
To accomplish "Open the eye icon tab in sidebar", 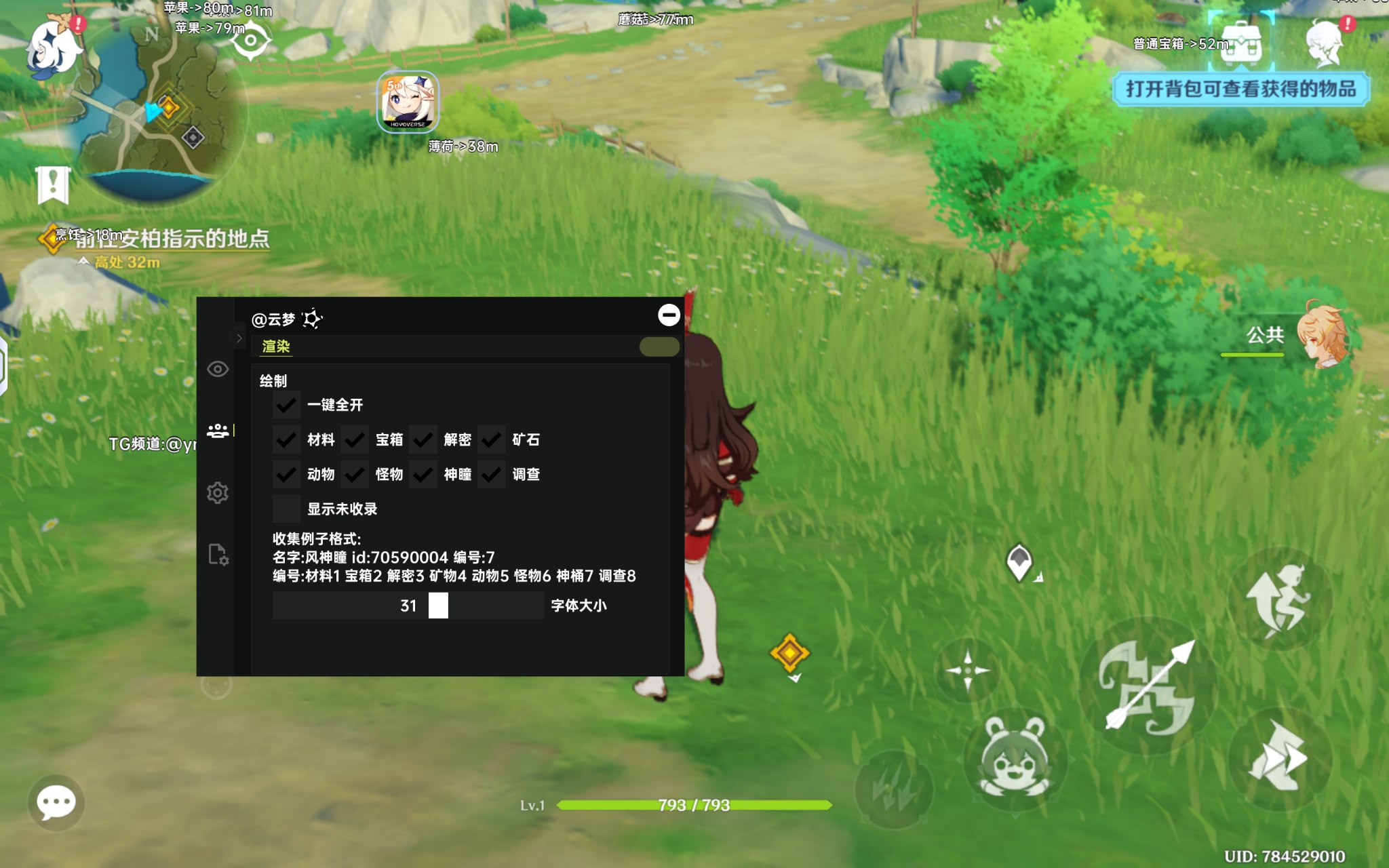I will pyautogui.click(x=218, y=369).
